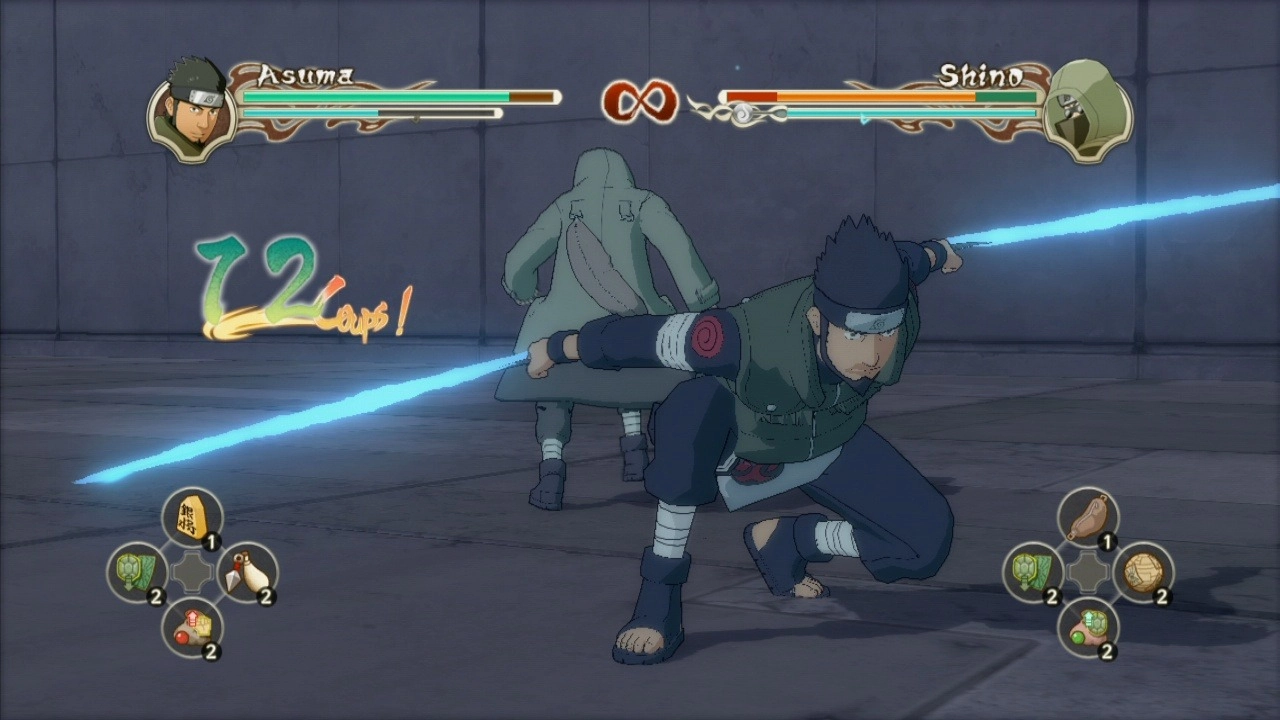The image size is (1280, 720).
Task: Click Shino's hooded character portrait
Action: (x=1086, y=110)
